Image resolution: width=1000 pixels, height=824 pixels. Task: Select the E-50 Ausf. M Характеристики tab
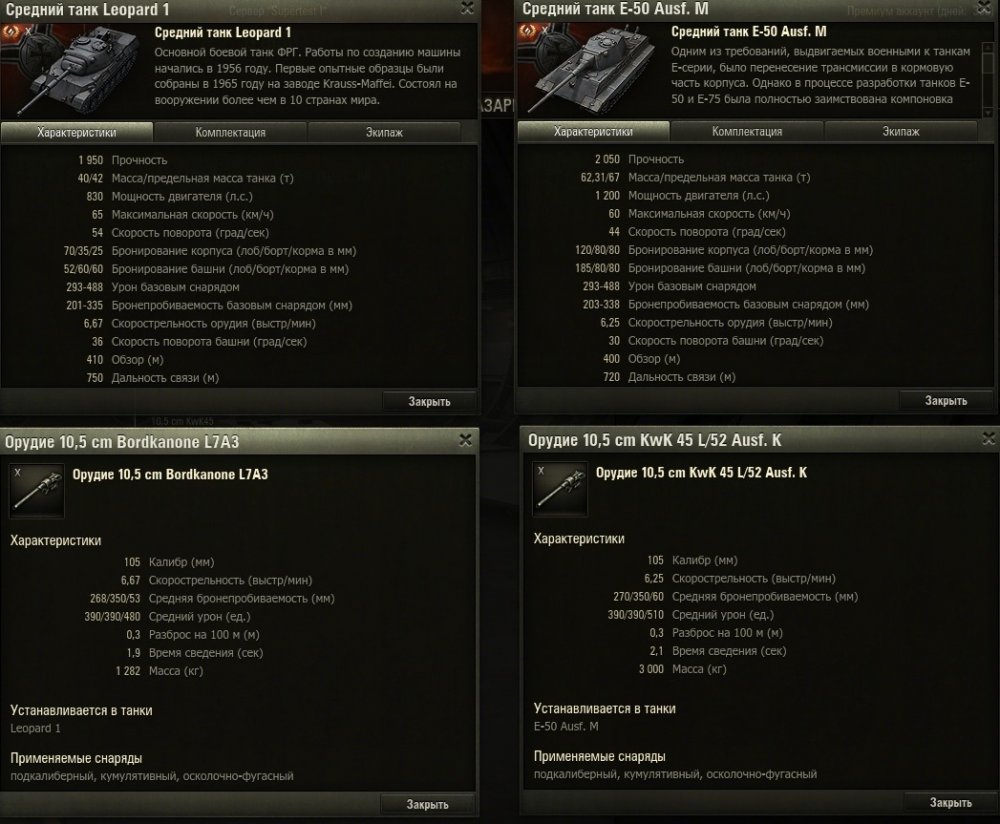tap(594, 132)
